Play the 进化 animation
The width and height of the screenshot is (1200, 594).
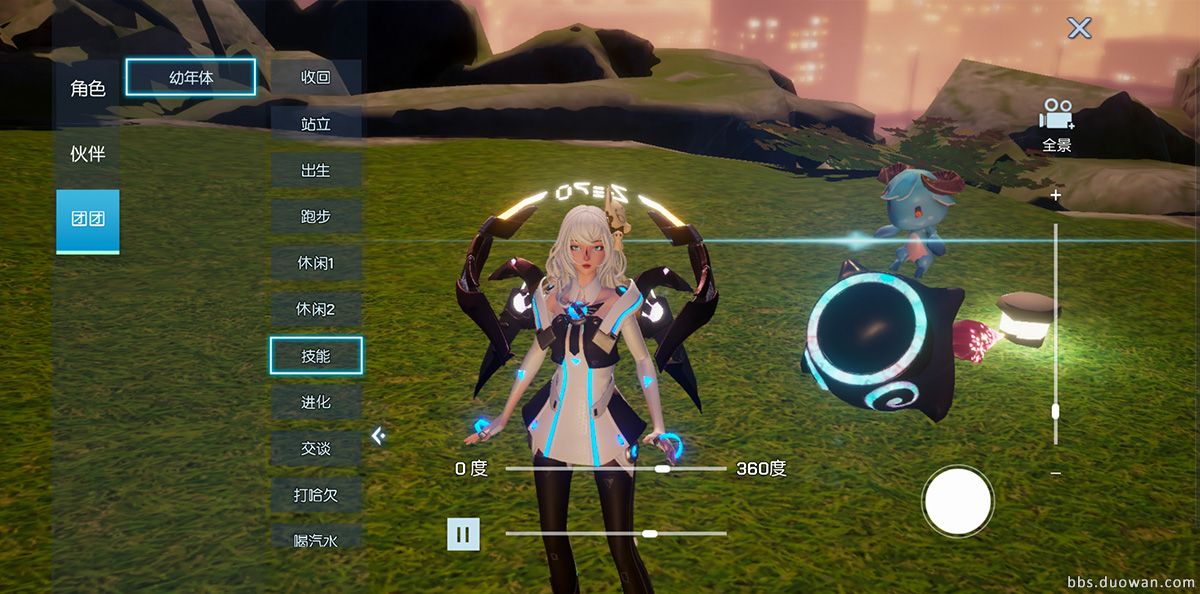point(316,402)
